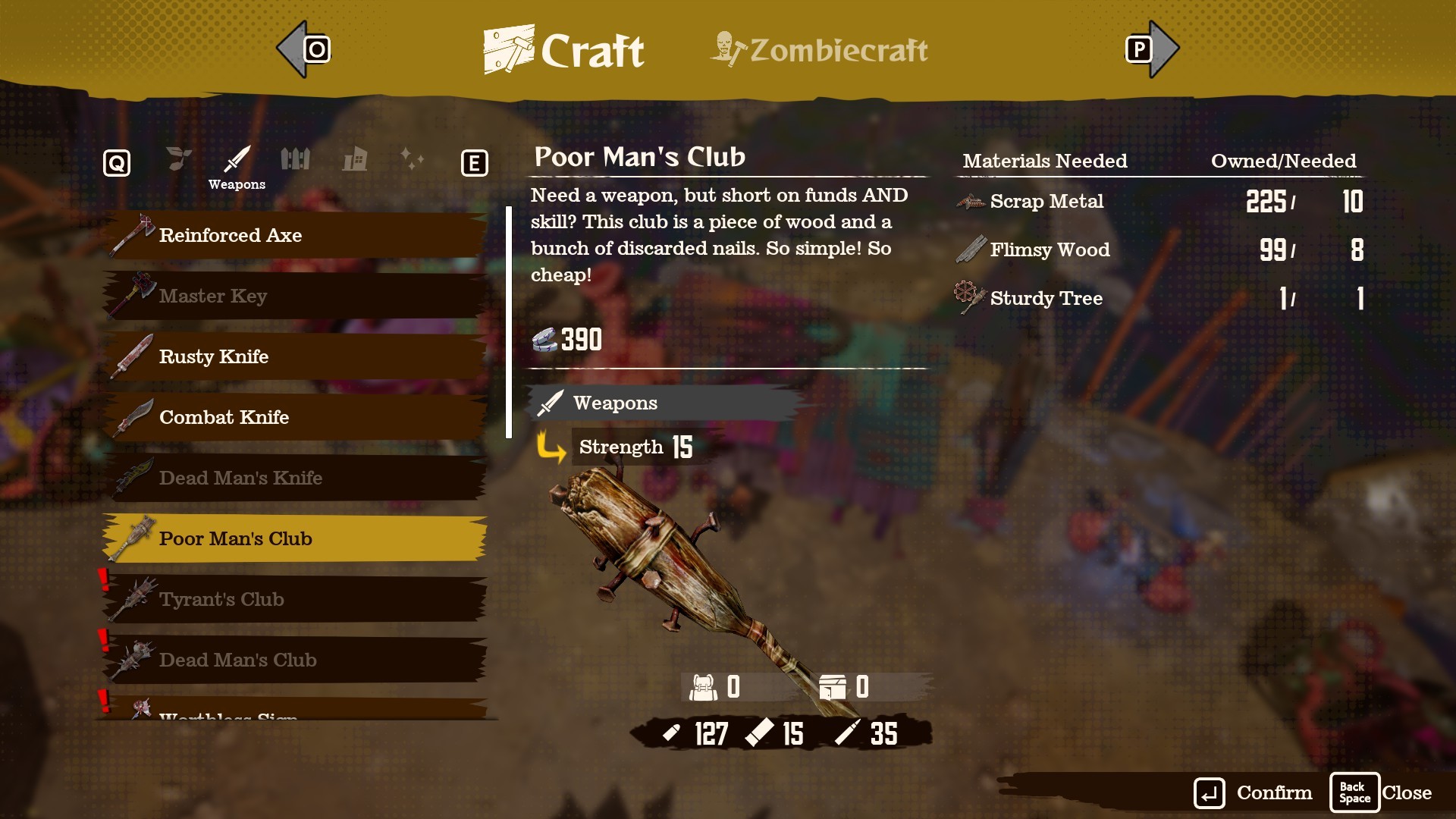Select the Rusty Knife recipe
This screenshot has width=1456, height=819.
point(296,356)
